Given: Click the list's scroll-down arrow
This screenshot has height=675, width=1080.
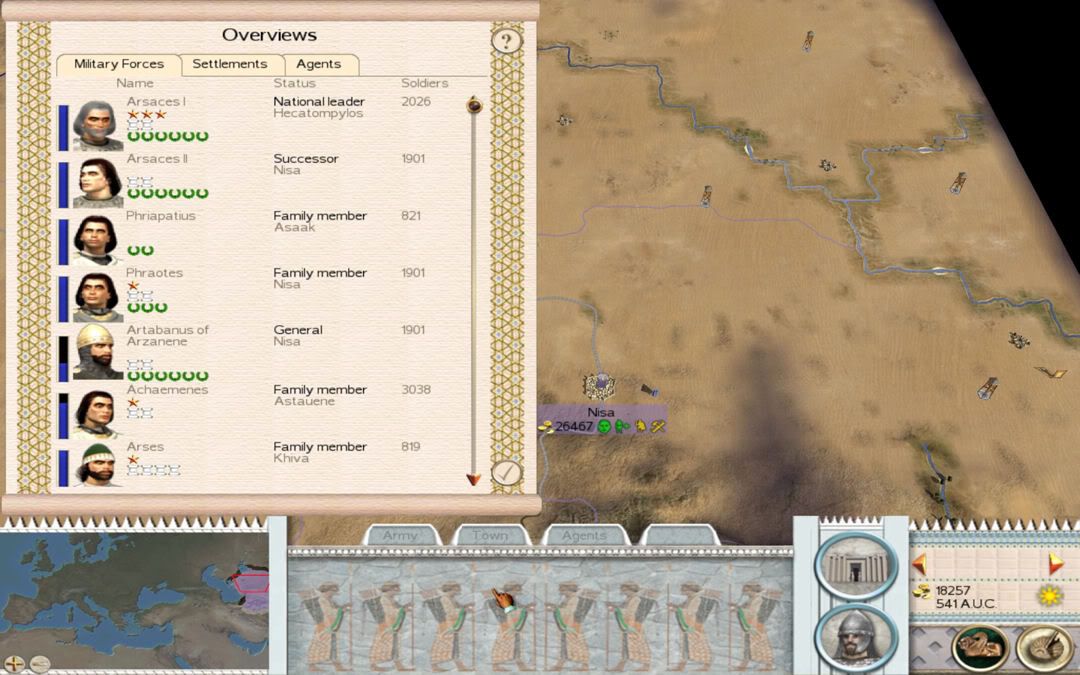Looking at the screenshot, I should pyautogui.click(x=474, y=480).
